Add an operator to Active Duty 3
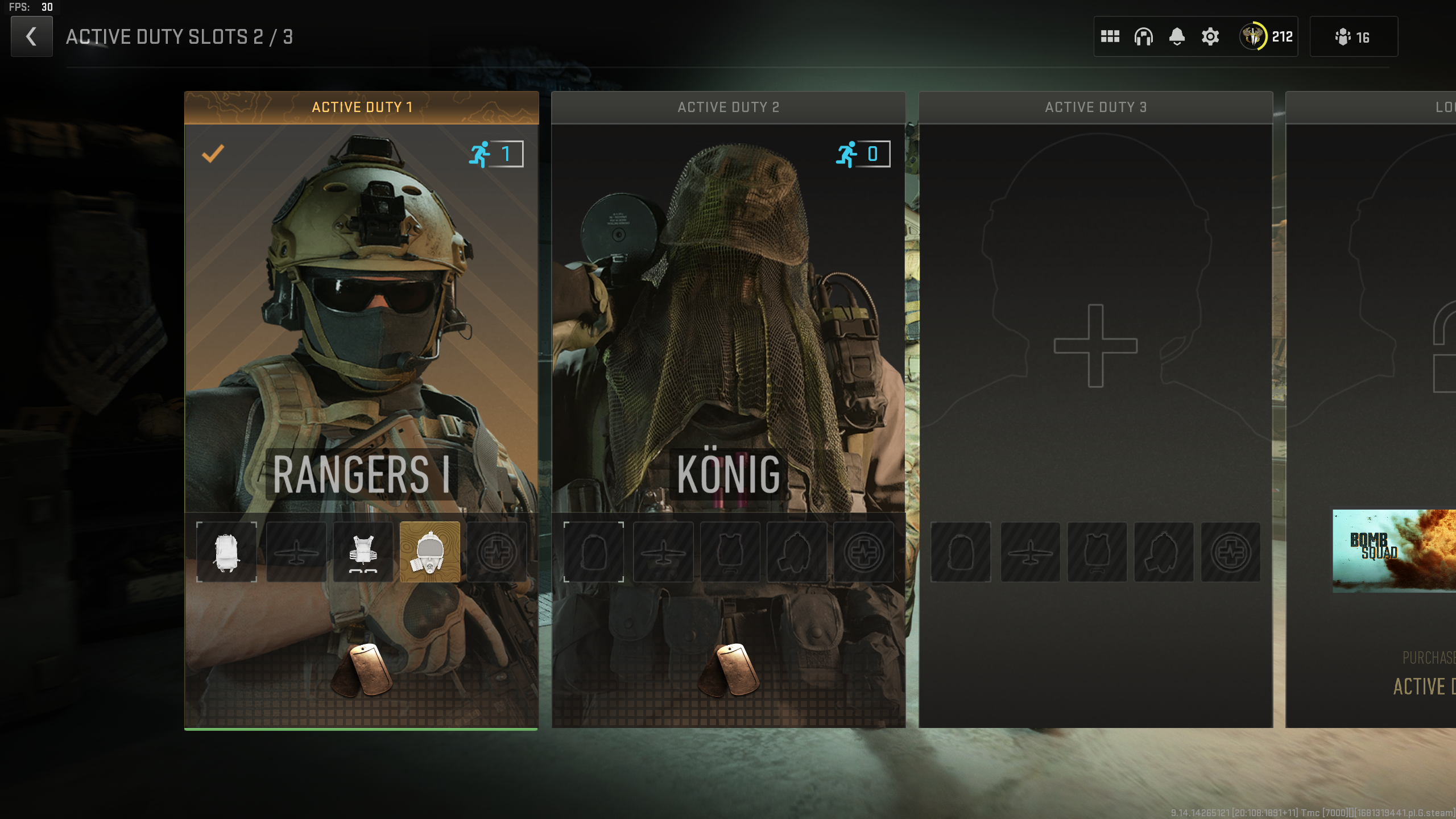 point(1095,346)
